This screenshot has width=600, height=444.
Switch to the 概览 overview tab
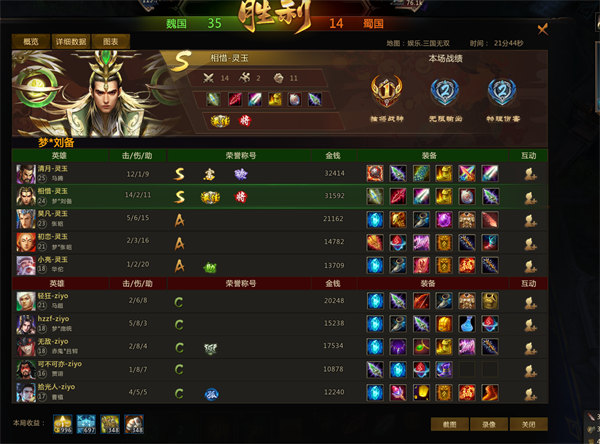30,42
